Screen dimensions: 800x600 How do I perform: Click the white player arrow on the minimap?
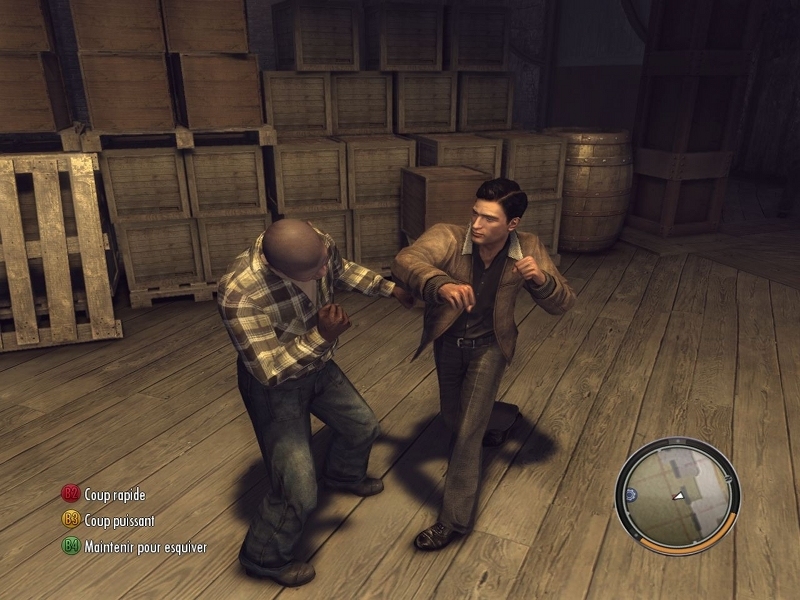[x=679, y=495]
